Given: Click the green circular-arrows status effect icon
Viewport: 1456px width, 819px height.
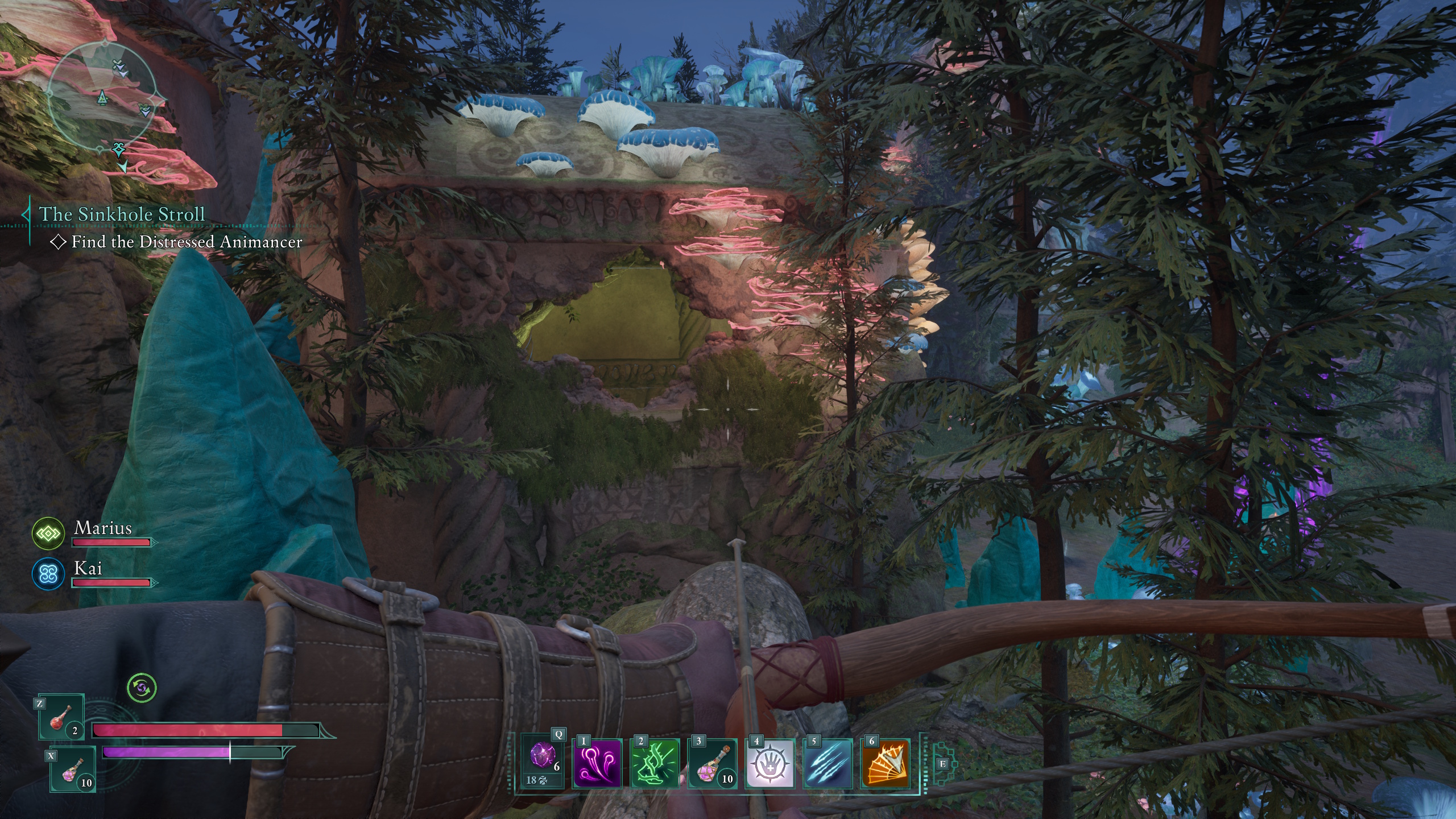Looking at the screenshot, I should (x=142, y=688).
